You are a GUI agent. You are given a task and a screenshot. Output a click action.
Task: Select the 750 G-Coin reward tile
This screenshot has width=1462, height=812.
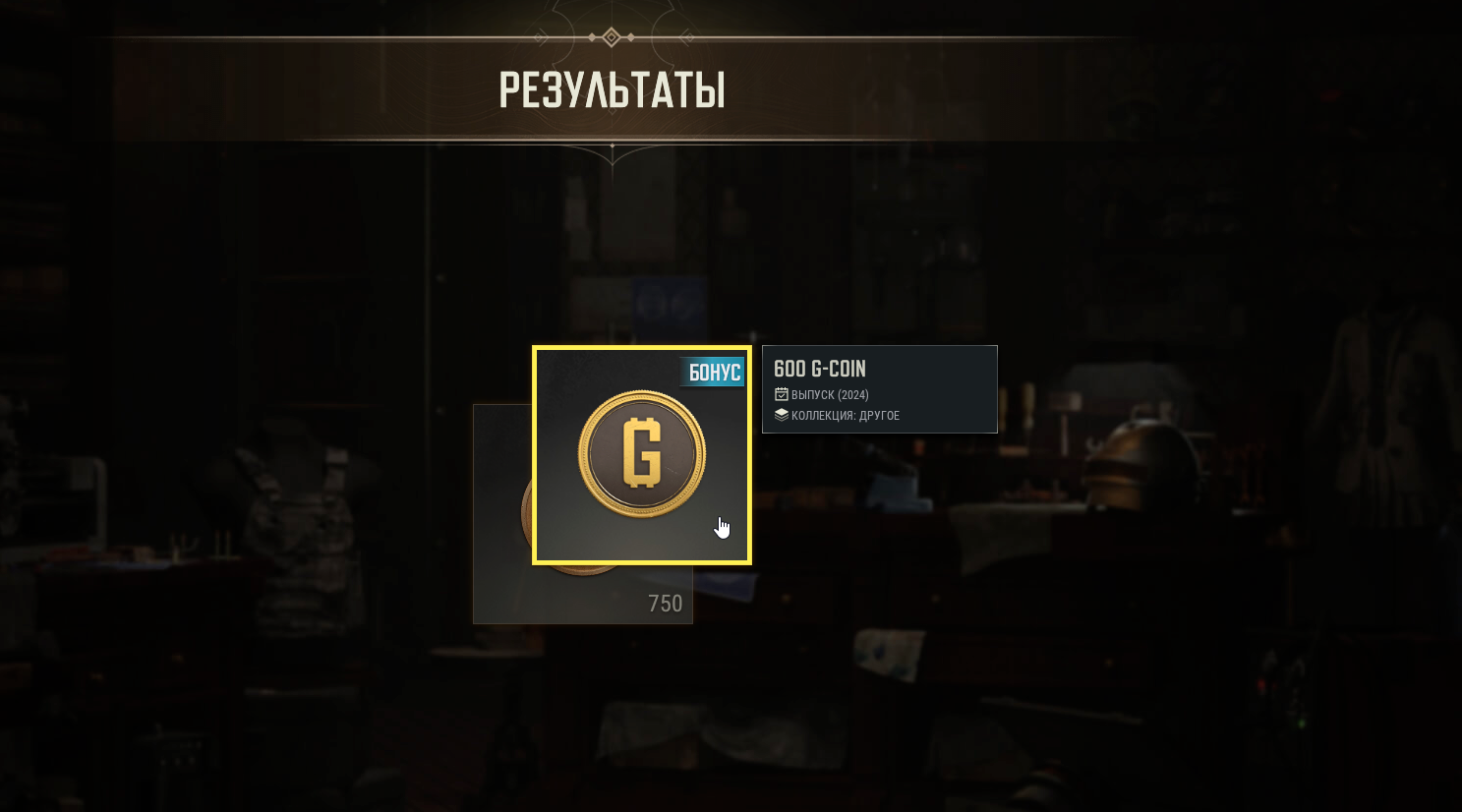click(x=590, y=595)
